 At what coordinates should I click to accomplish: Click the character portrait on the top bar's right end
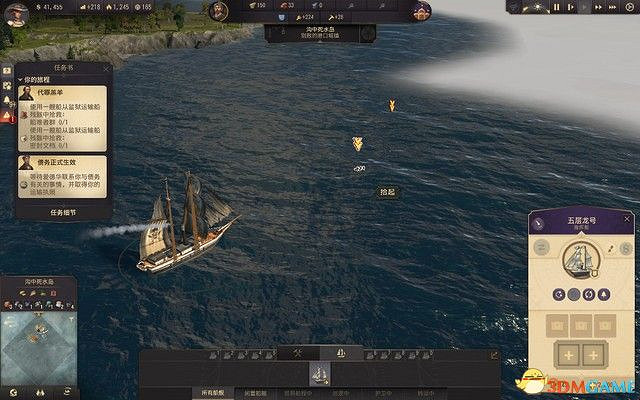click(x=423, y=10)
